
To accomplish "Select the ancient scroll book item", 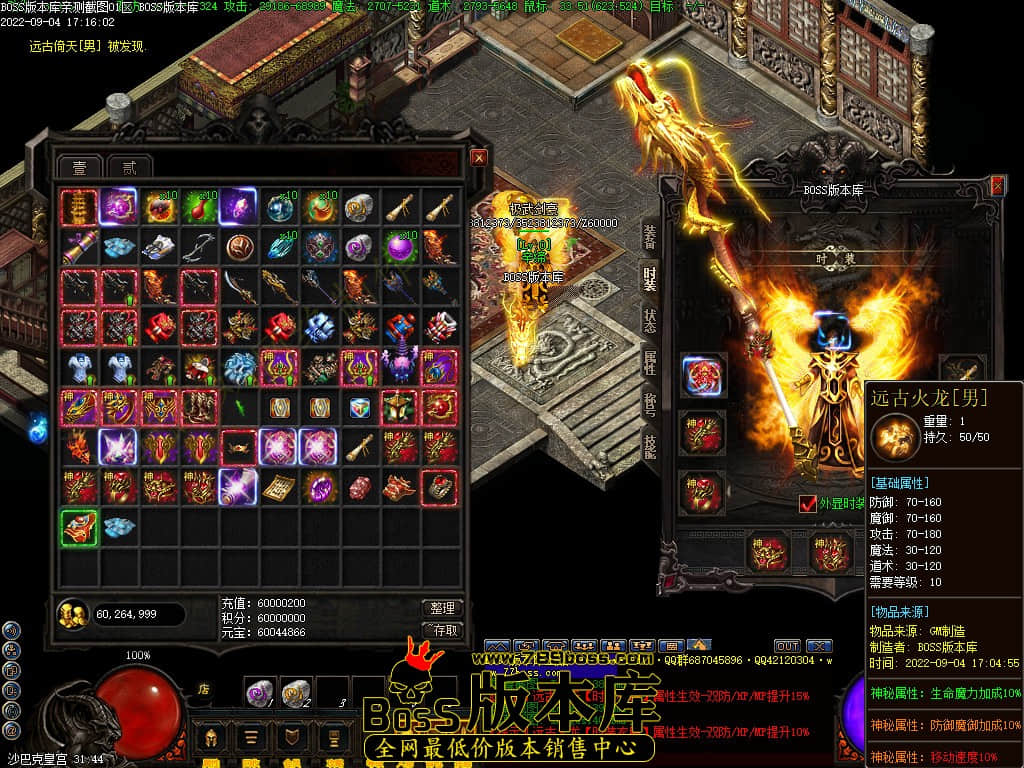I will [277, 487].
